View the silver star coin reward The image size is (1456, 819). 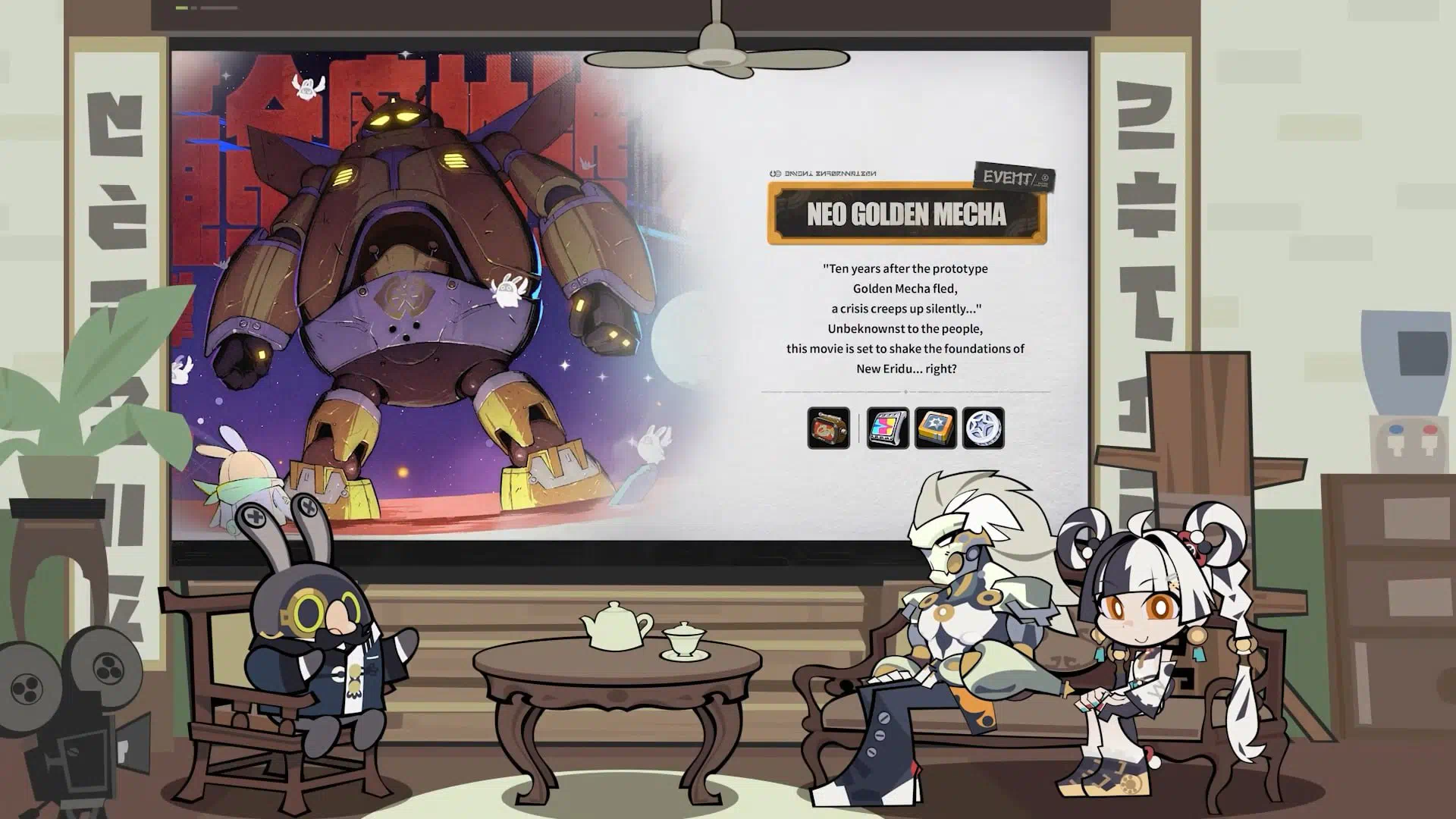click(x=983, y=428)
